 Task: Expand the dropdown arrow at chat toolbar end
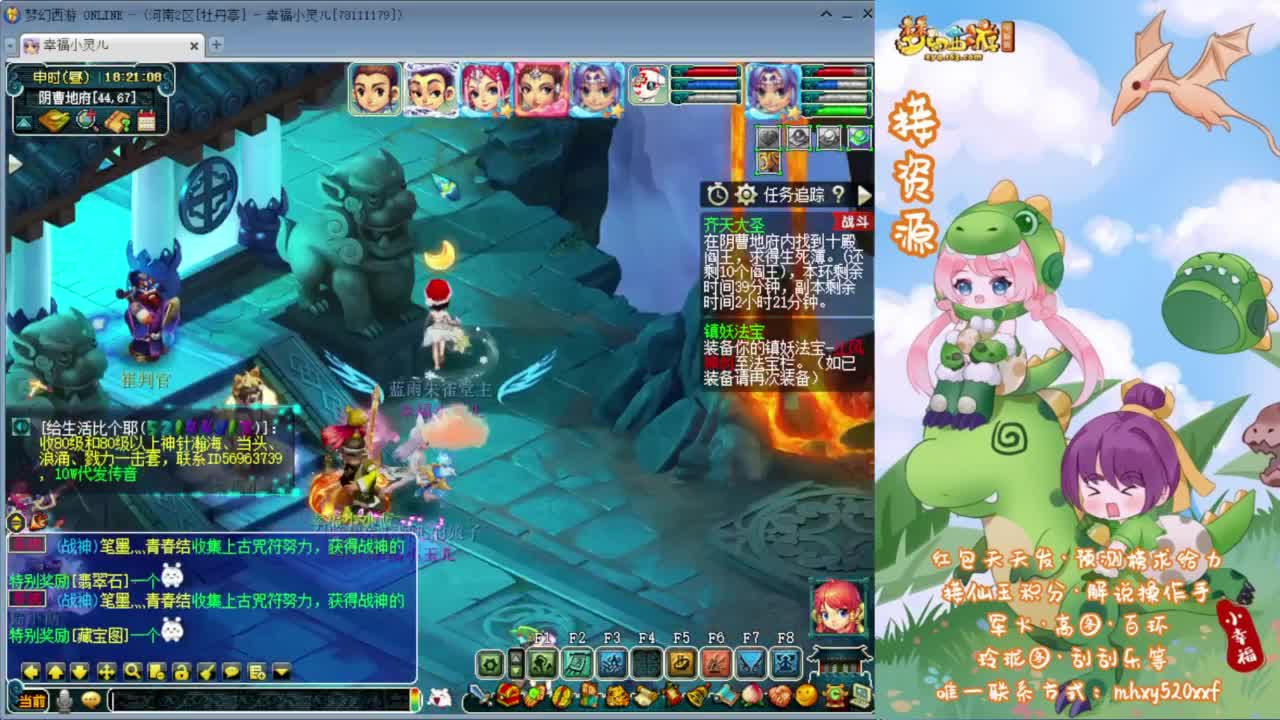[x=281, y=673]
